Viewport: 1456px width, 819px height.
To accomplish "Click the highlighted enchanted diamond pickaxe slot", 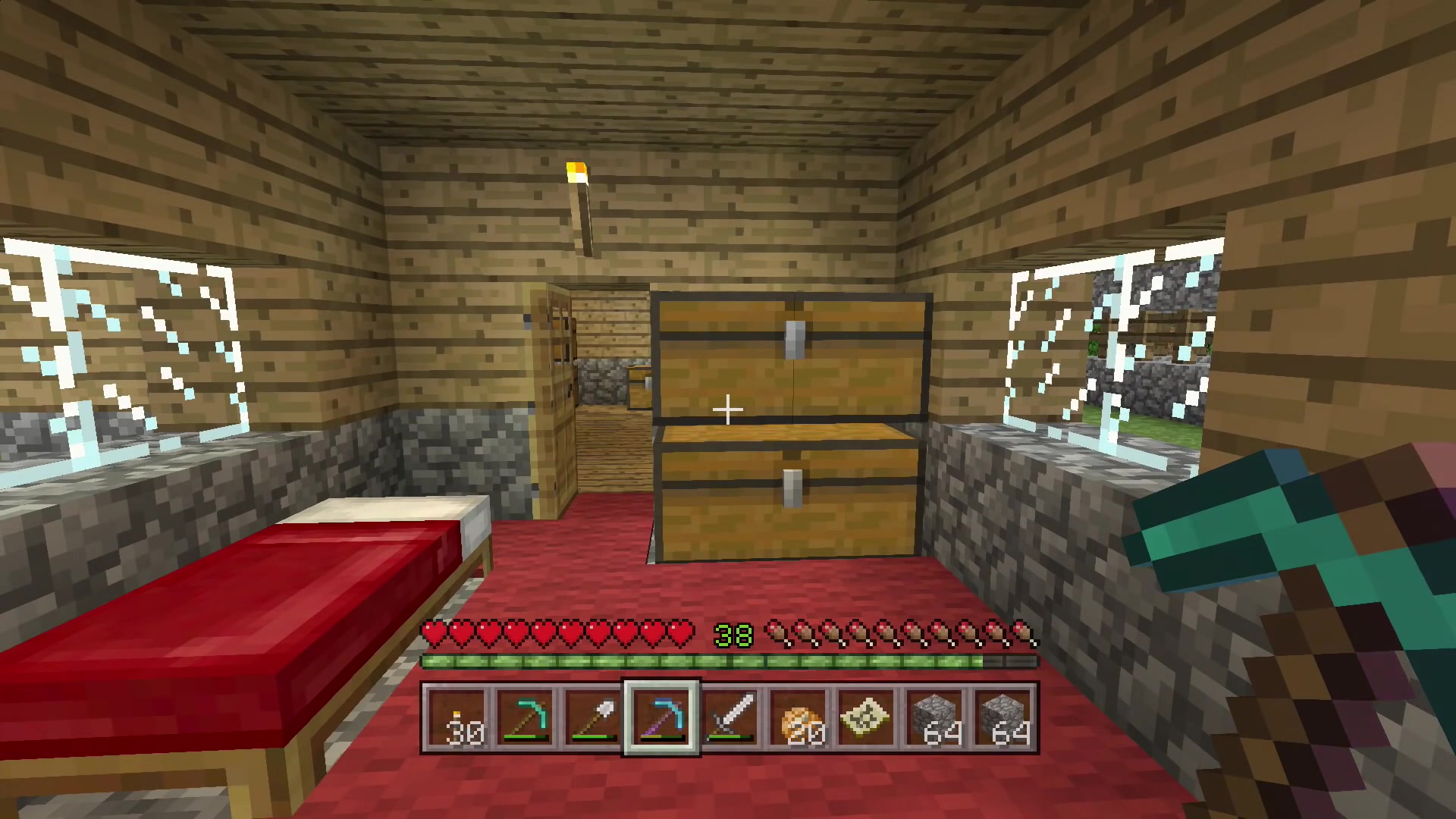I will 661,717.
